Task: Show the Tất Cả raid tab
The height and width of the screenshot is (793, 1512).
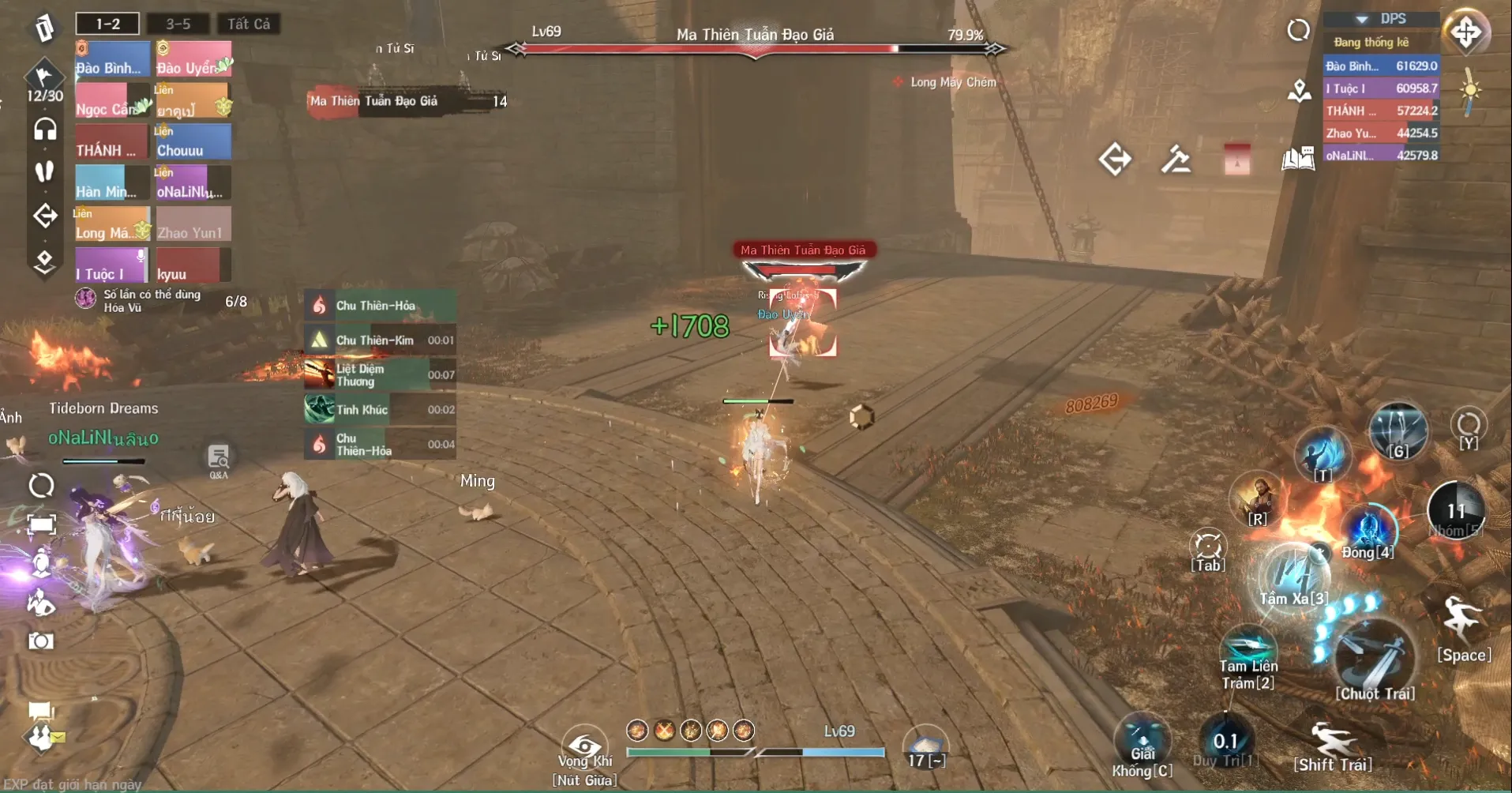Action: 249,24
